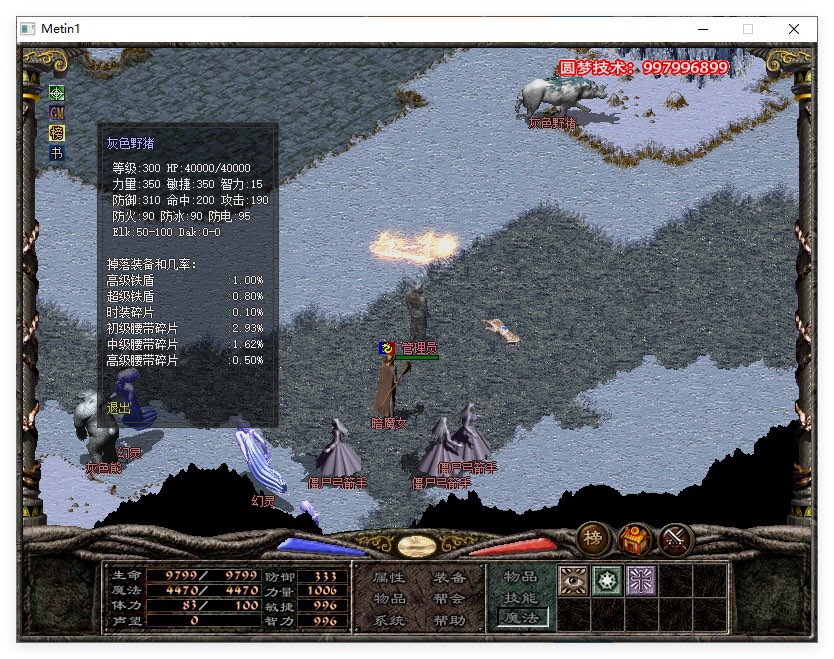834x659 pixels.
Task: Activate the eye spell icon
Action: tap(573, 582)
